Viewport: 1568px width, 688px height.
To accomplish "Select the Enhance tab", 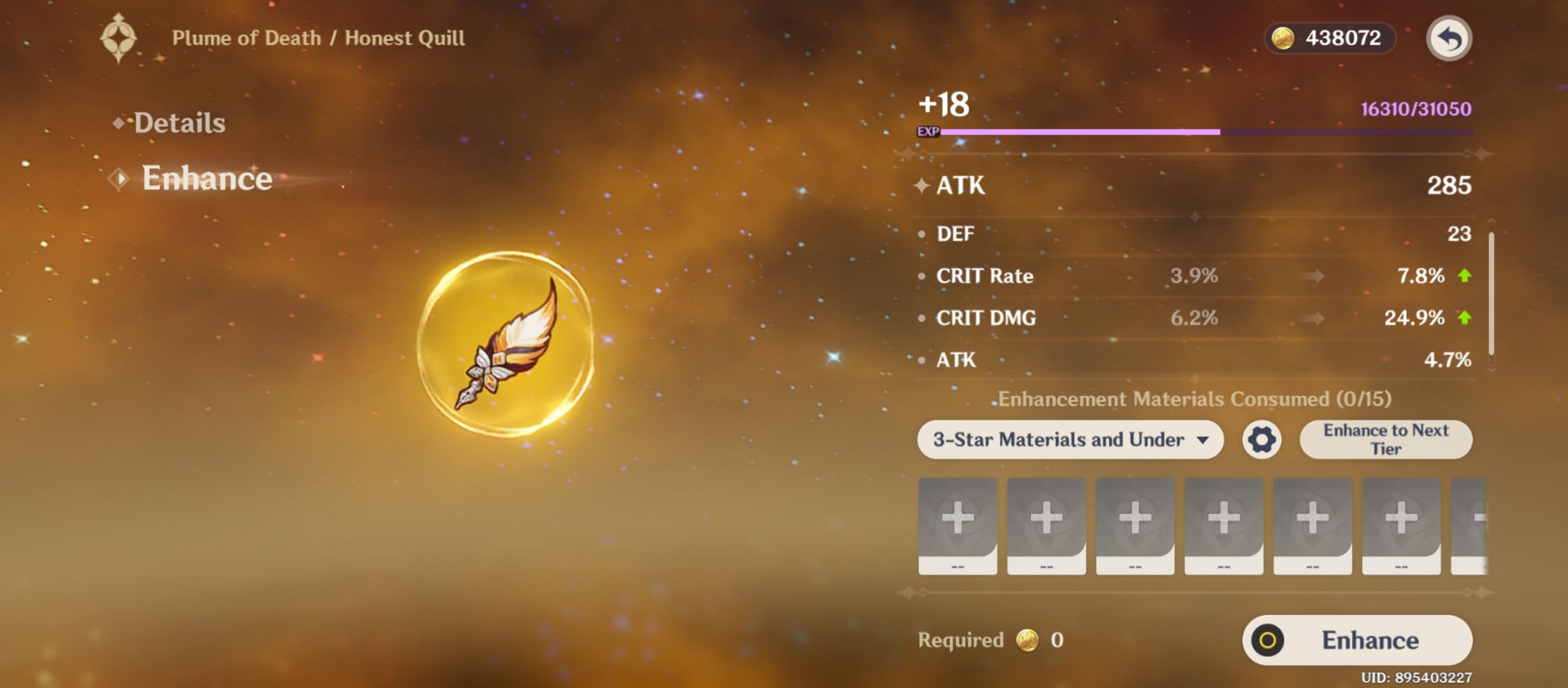I will pyautogui.click(x=206, y=178).
